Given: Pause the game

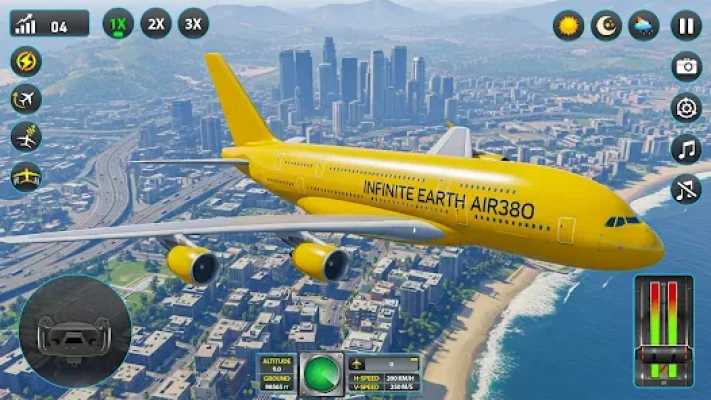Looking at the screenshot, I should click(x=685, y=25).
